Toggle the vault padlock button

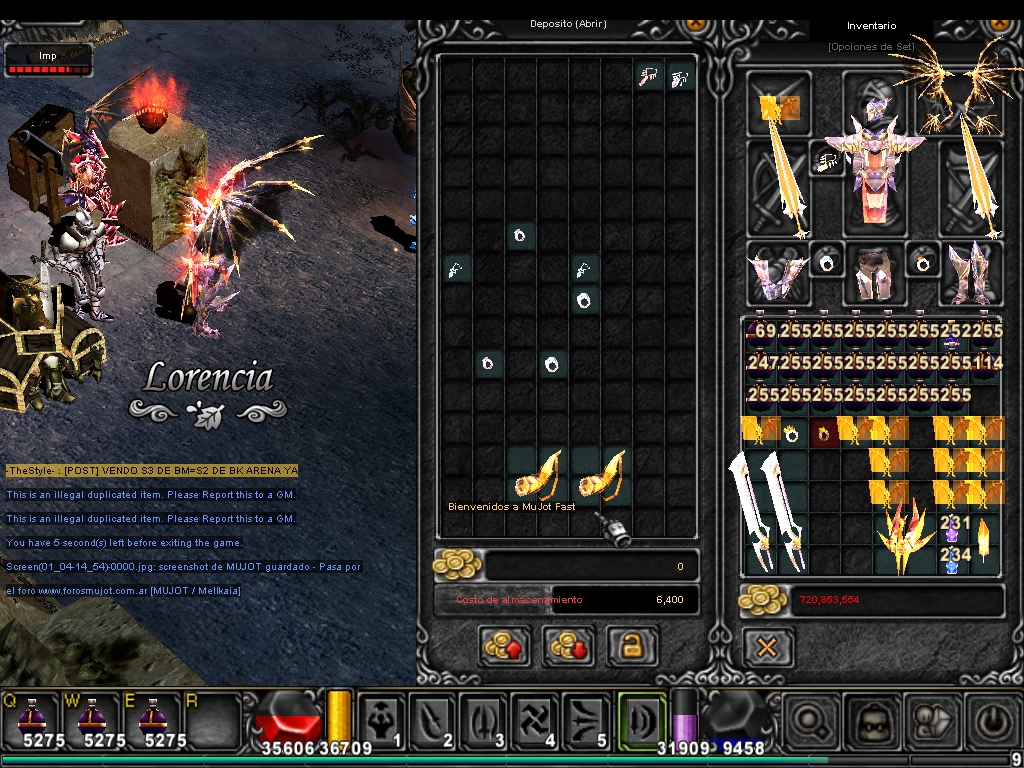(632, 646)
